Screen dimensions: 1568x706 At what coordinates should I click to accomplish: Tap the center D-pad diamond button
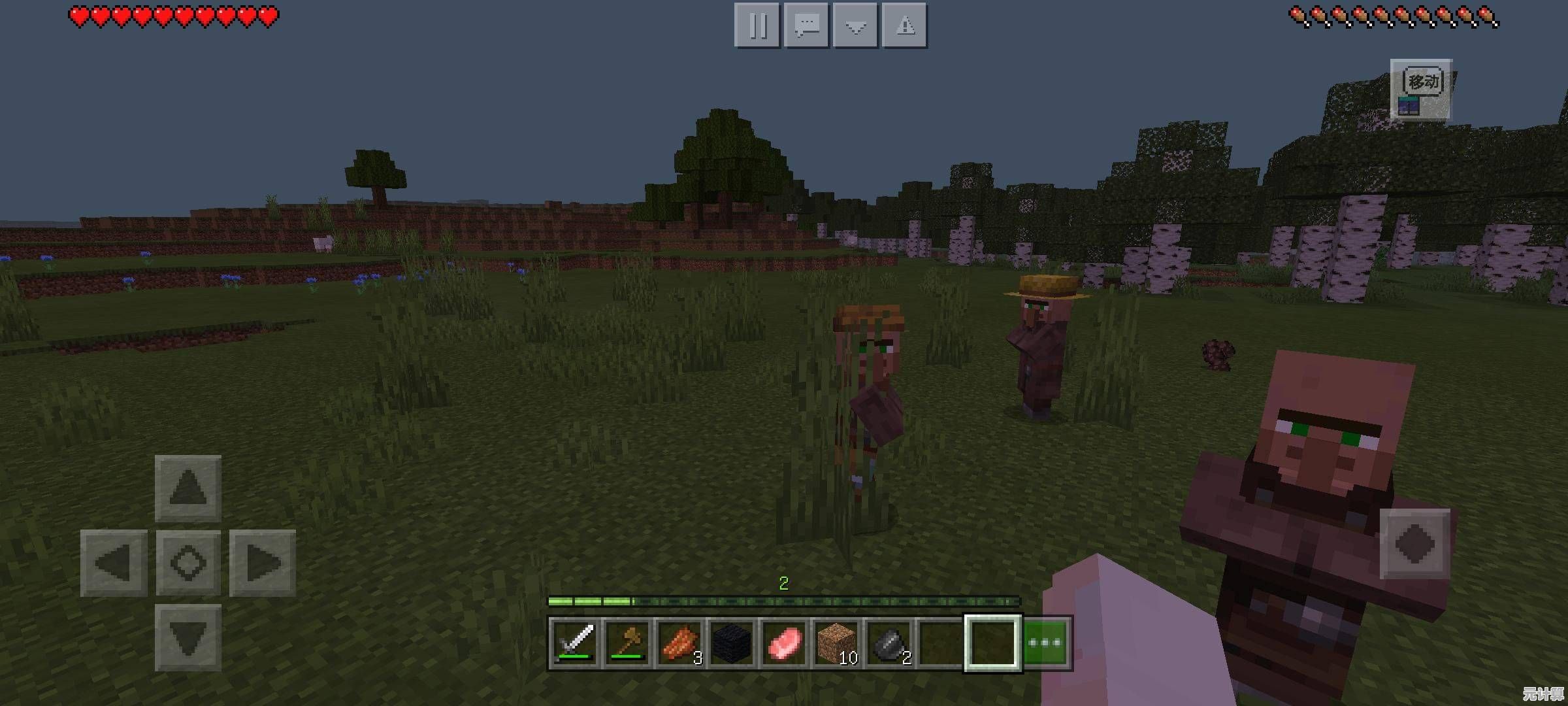tap(188, 563)
